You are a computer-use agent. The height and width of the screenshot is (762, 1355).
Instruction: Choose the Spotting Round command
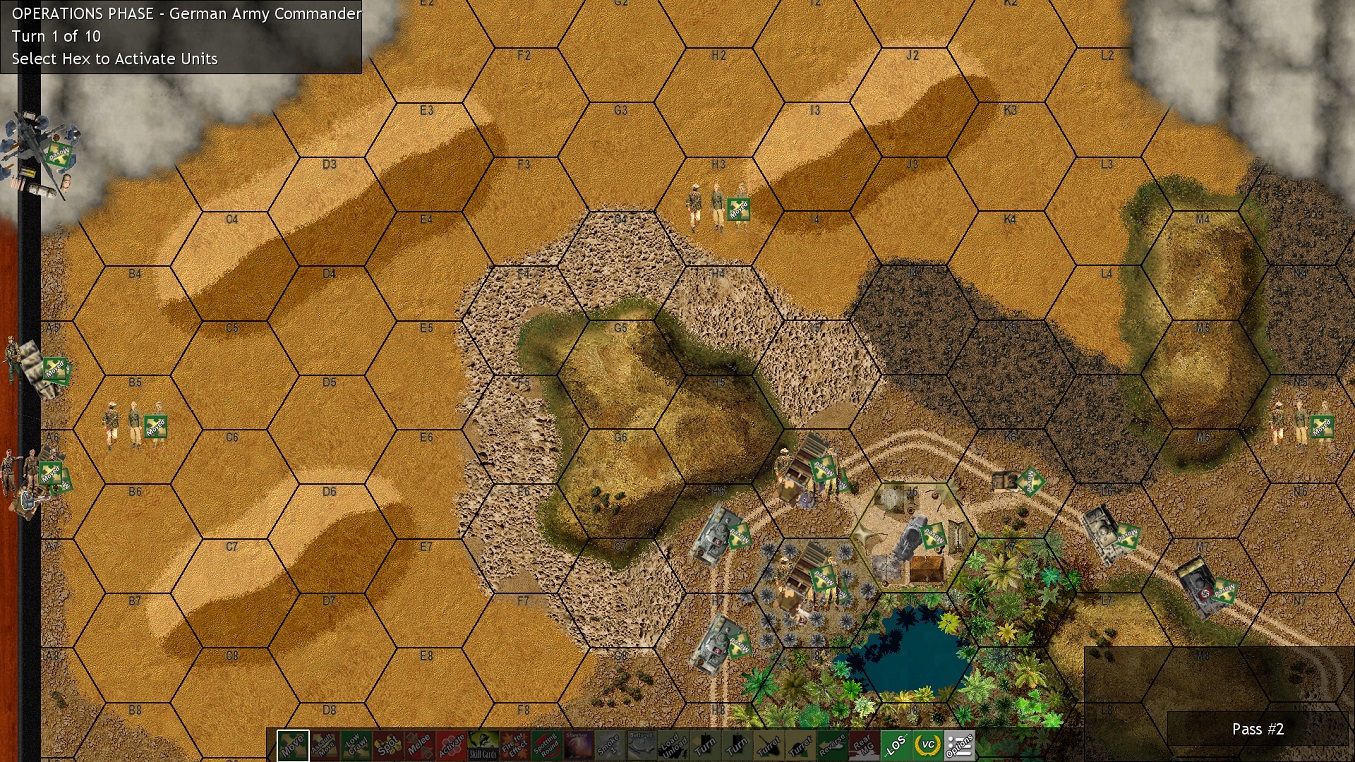pos(547,744)
